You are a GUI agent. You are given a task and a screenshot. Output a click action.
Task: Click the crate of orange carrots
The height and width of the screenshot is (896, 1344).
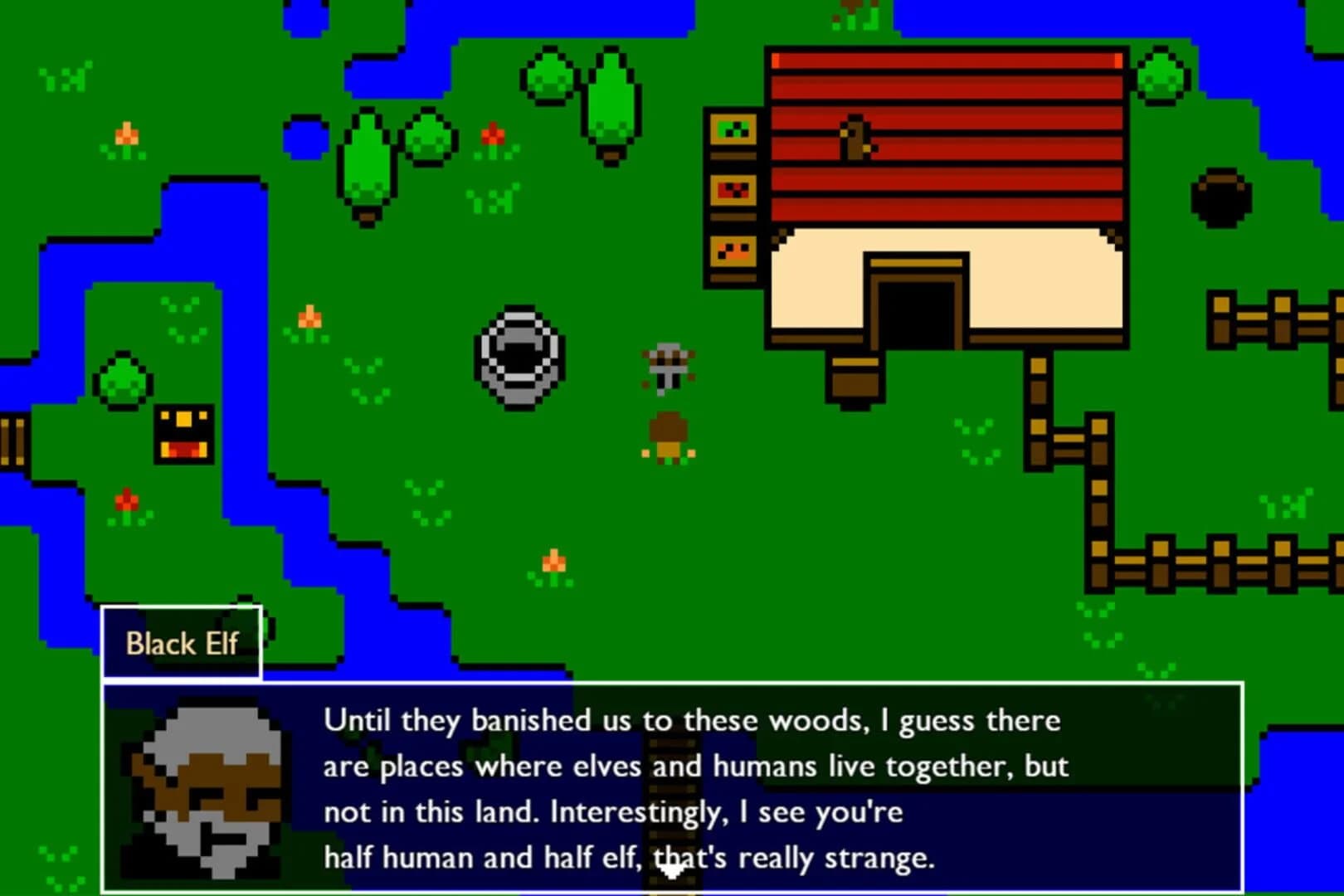[x=732, y=253]
